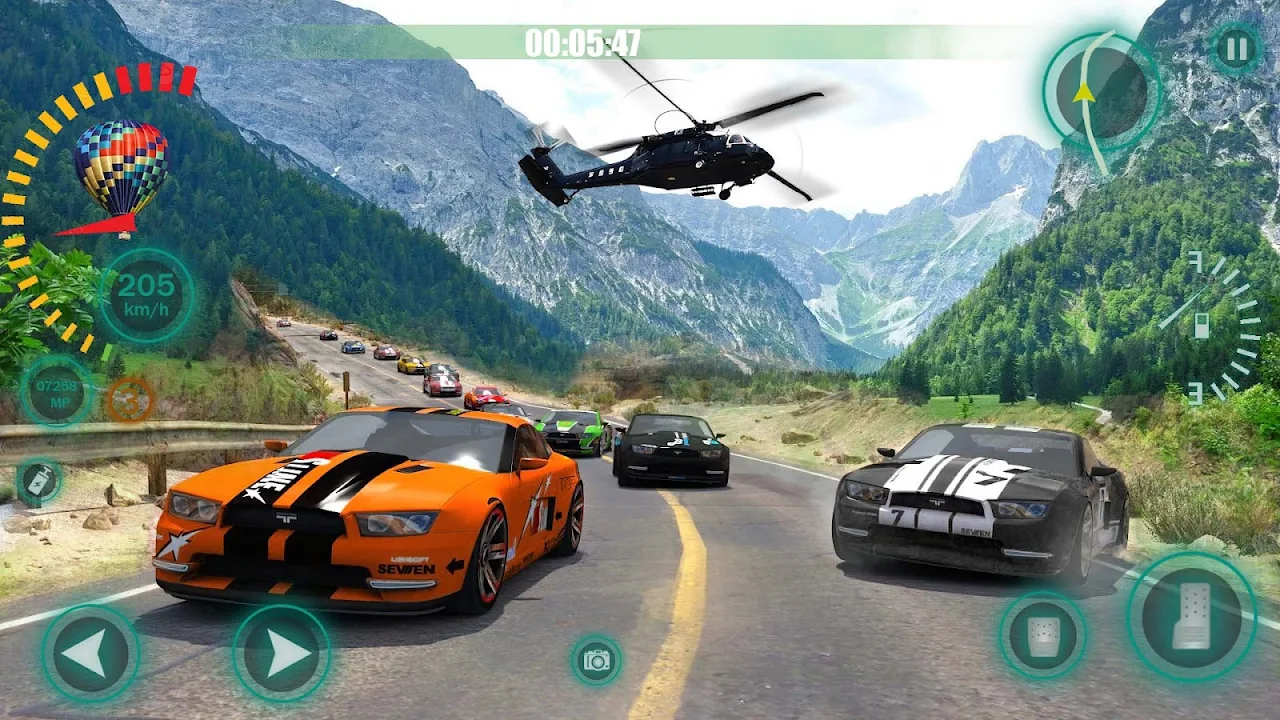Pause the race
This screenshot has width=1280, height=720.
1236,48
